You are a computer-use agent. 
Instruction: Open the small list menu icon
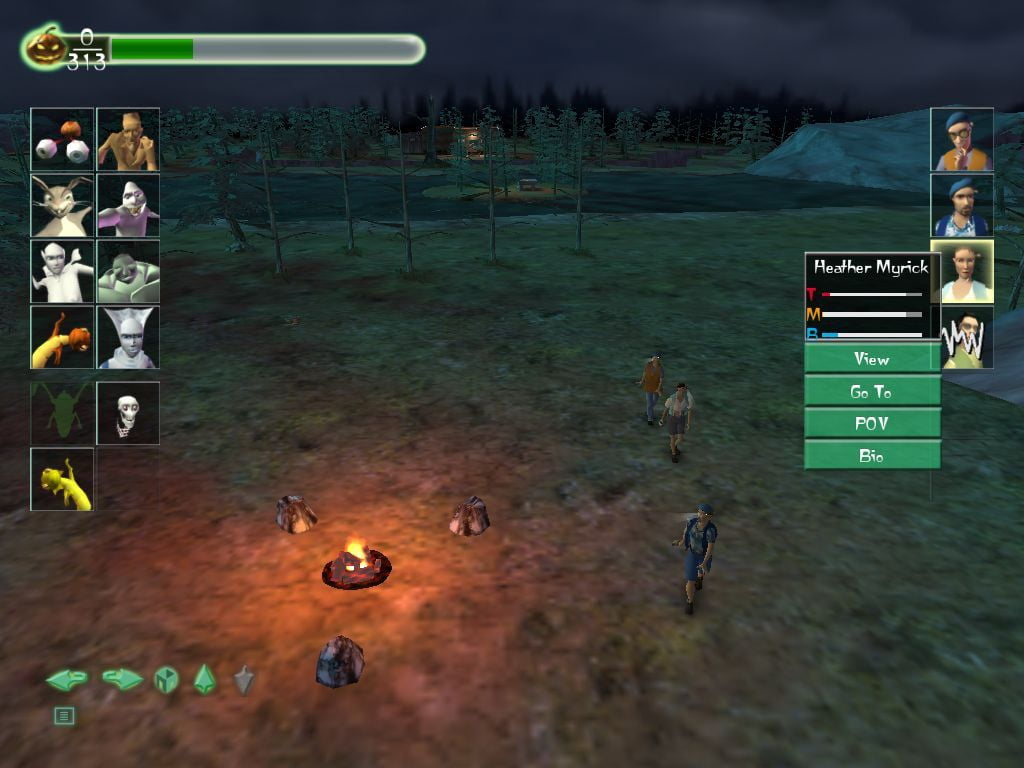(64, 715)
